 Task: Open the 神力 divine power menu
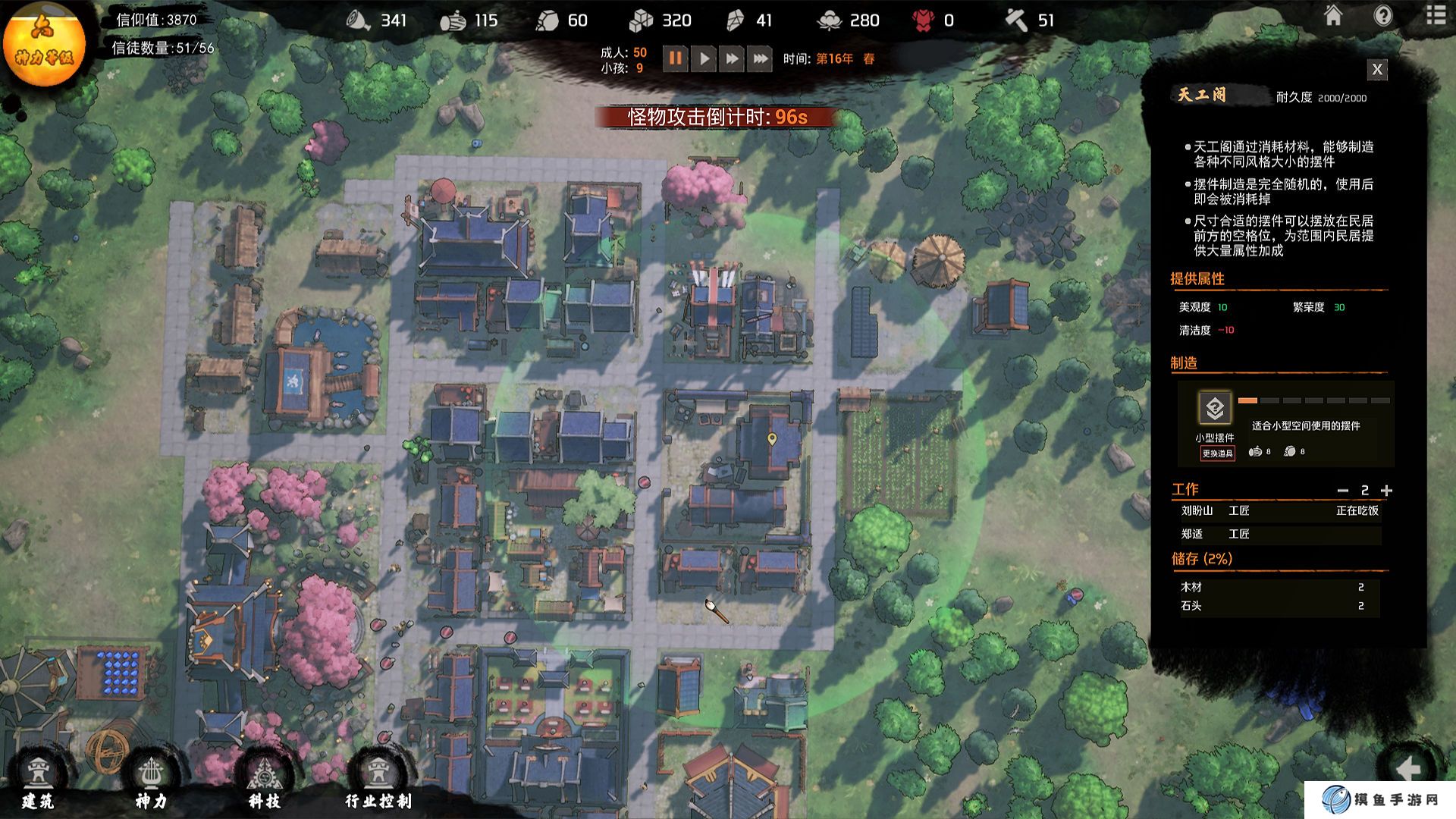click(151, 783)
